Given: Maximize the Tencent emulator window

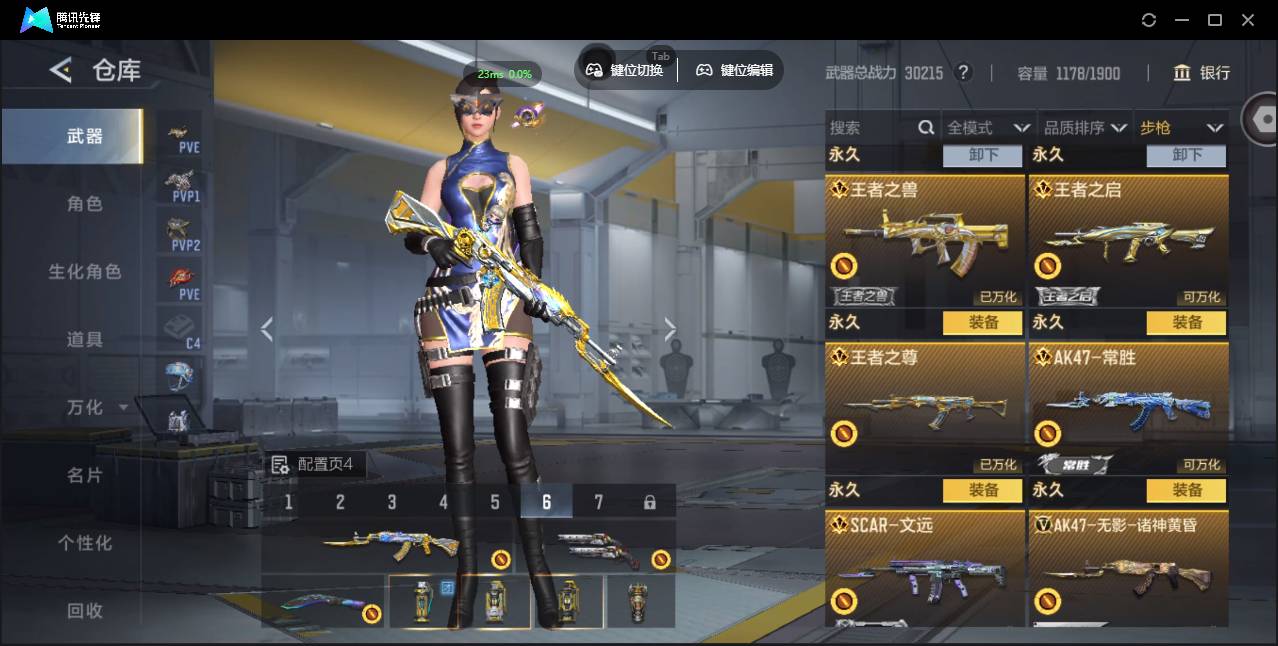Looking at the screenshot, I should point(1215,20).
